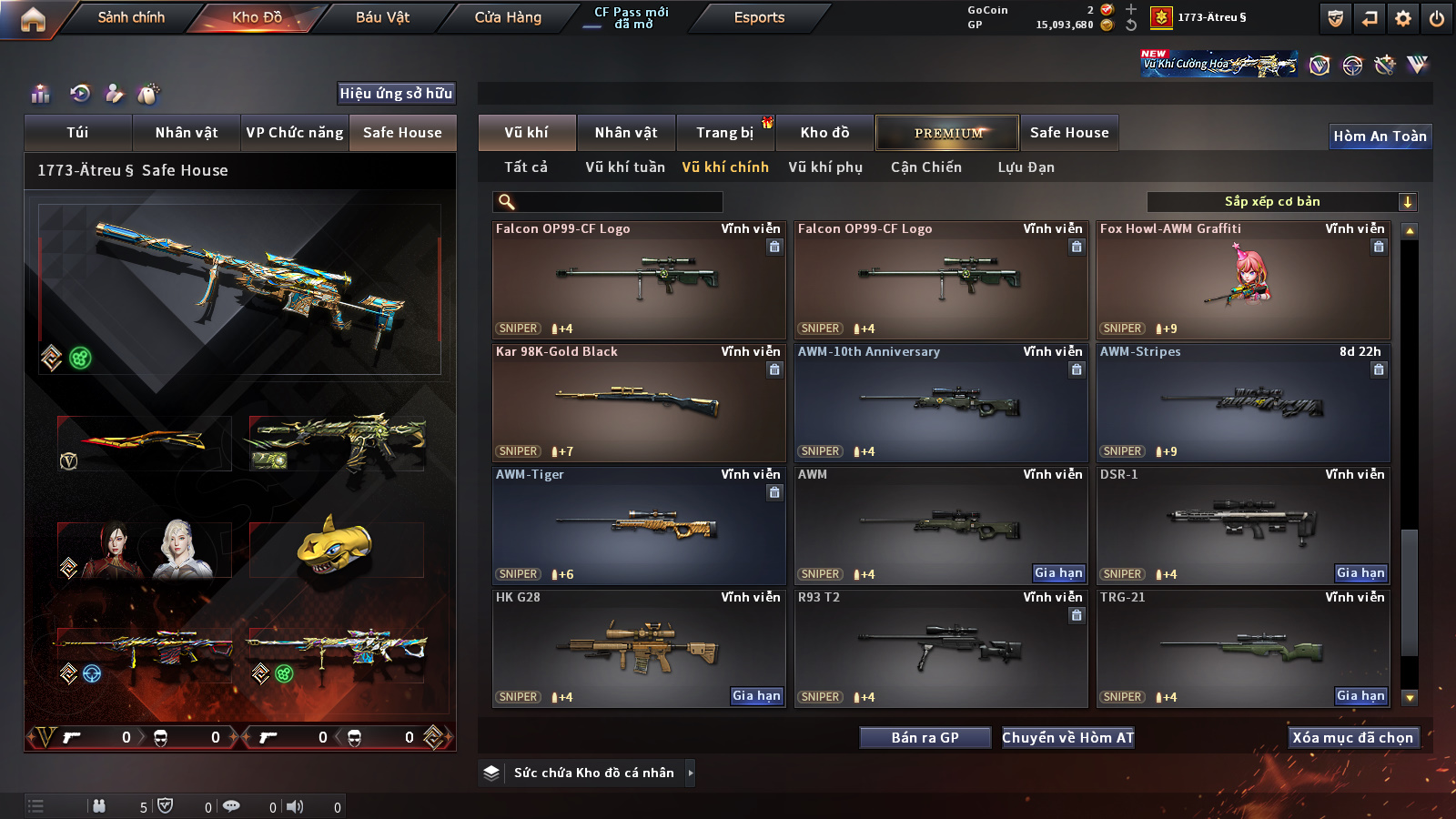This screenshot has width=1456, height=819.
Task: Open the Báu Vật menu
Action: (x=382, y=17)
